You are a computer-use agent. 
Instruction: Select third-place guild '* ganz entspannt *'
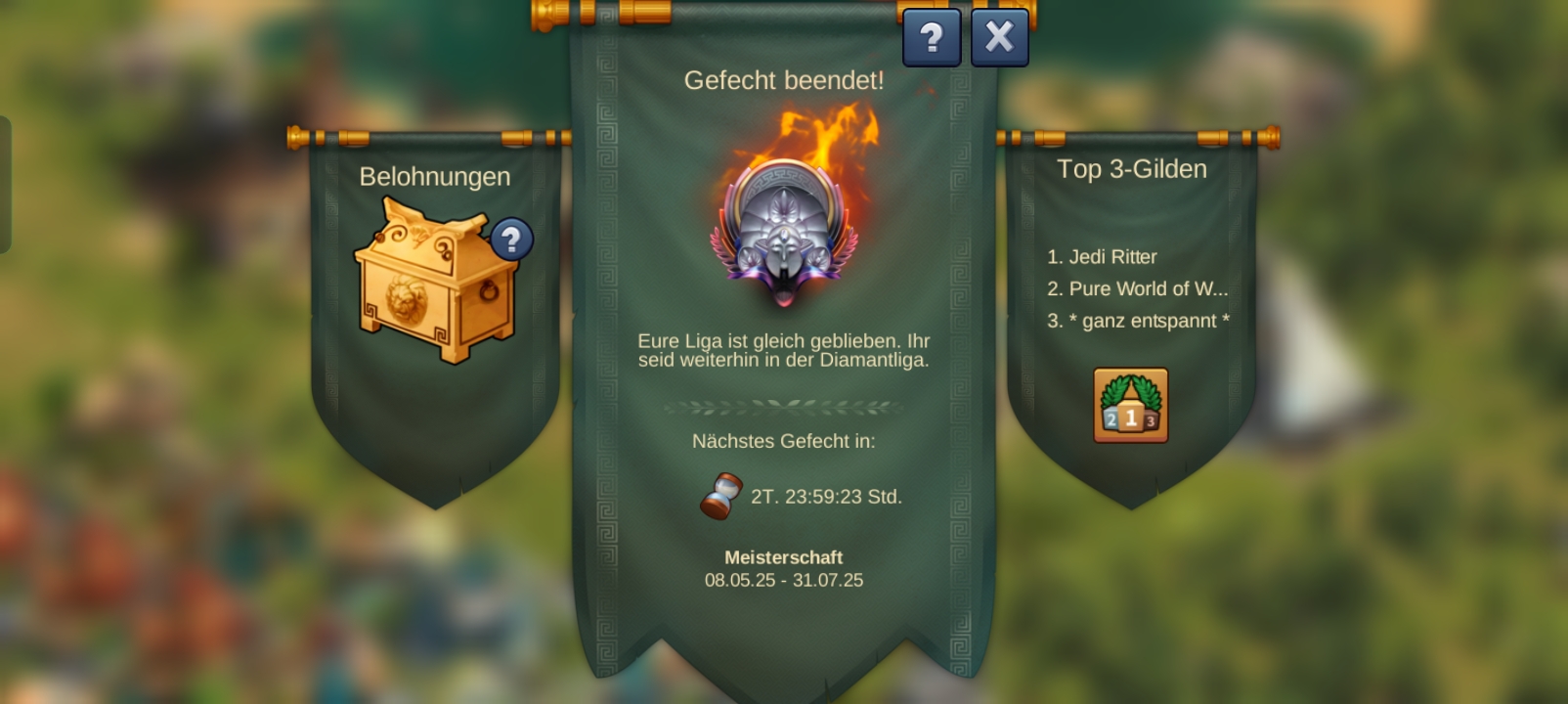click(x=1140, y=320)
